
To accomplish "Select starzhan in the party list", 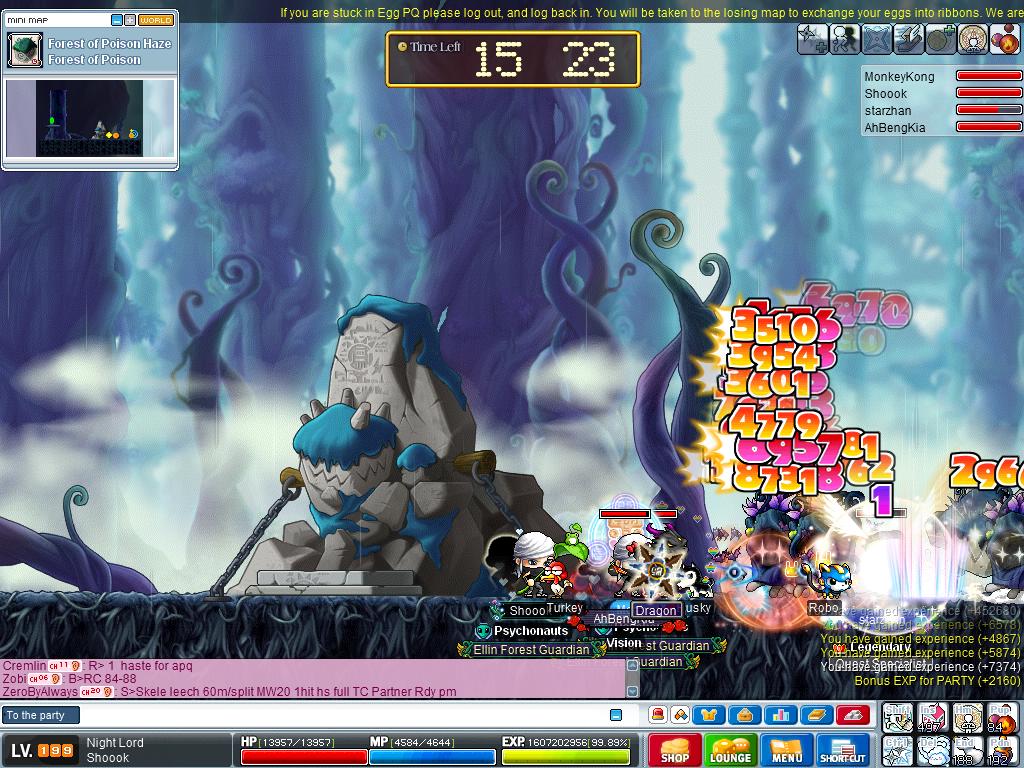I will (x=888, y=111).
